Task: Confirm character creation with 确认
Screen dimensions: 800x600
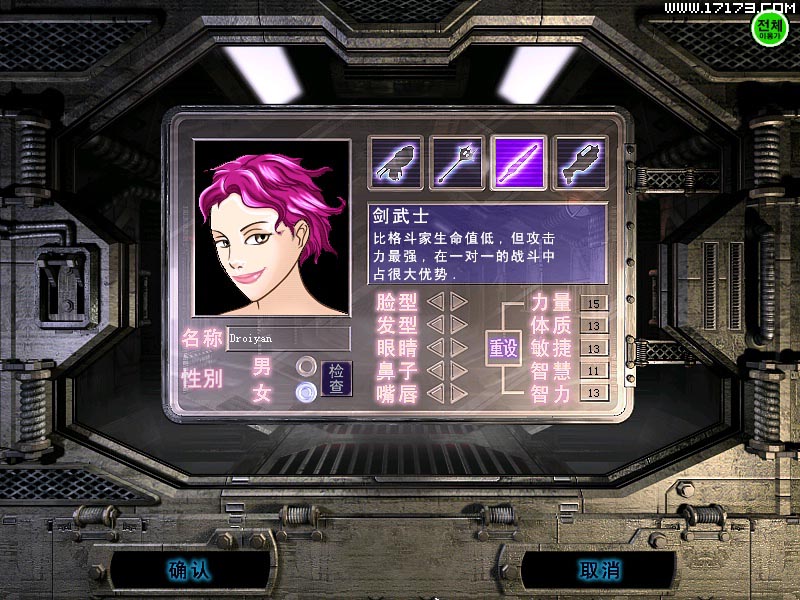Action: [x=188, y=570]
